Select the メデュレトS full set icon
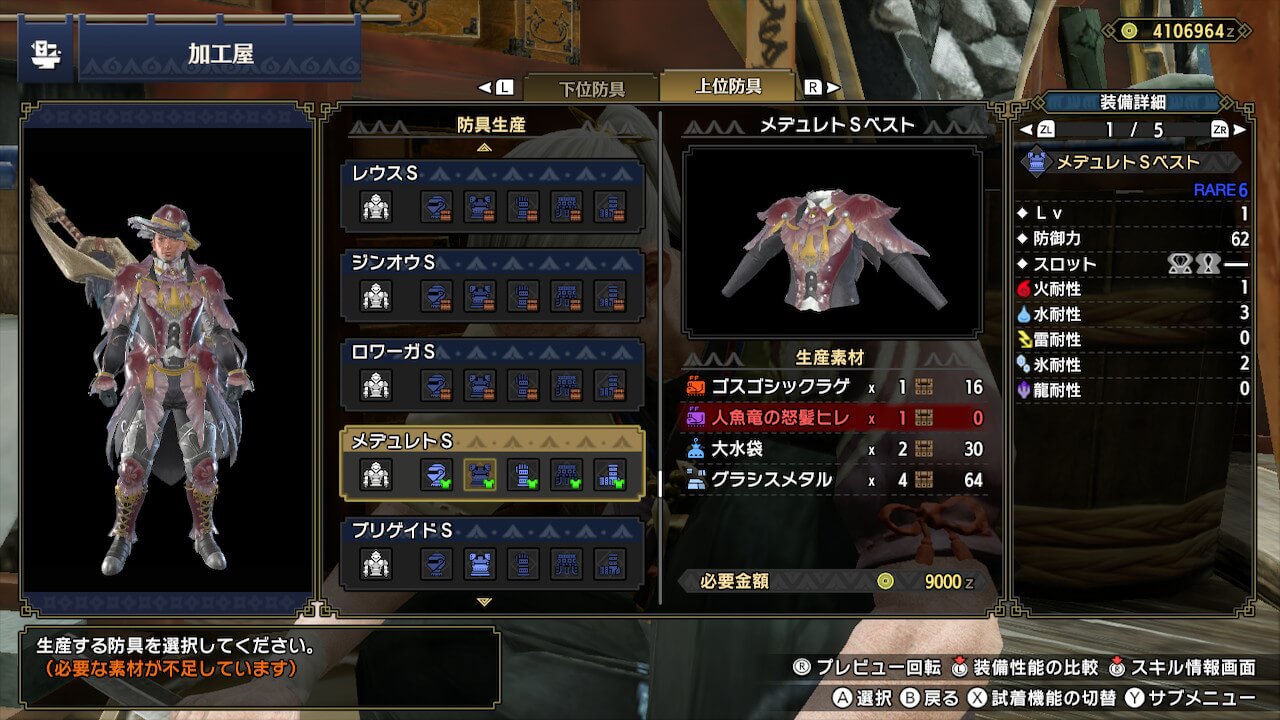This screenshot has height=720, width=1280. pos(376,474)
